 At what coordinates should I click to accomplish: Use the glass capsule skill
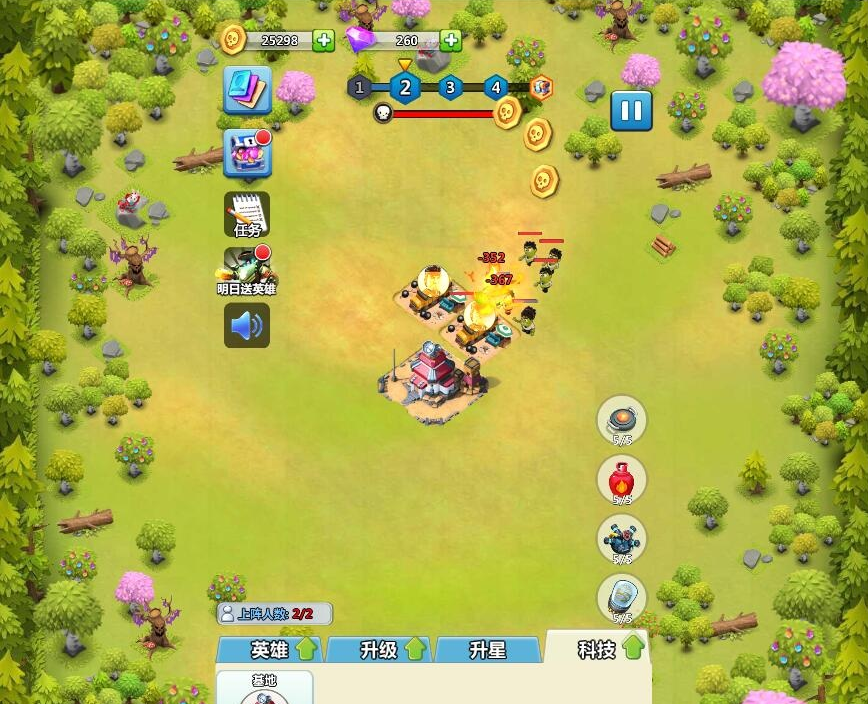coord(621,598)
